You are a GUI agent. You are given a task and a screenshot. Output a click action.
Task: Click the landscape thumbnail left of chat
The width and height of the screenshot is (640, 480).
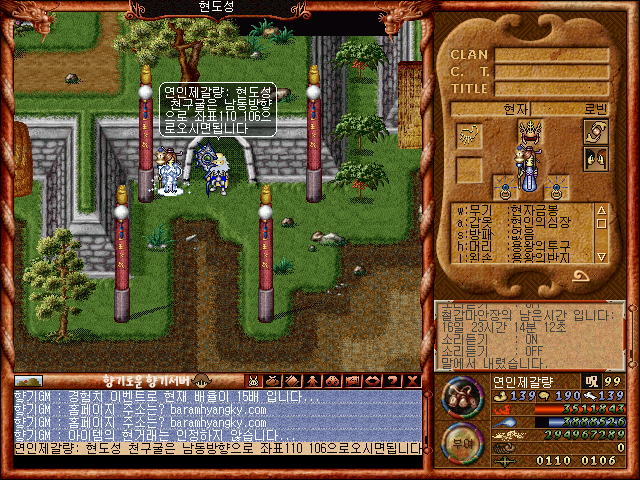[x=29, y=380]
